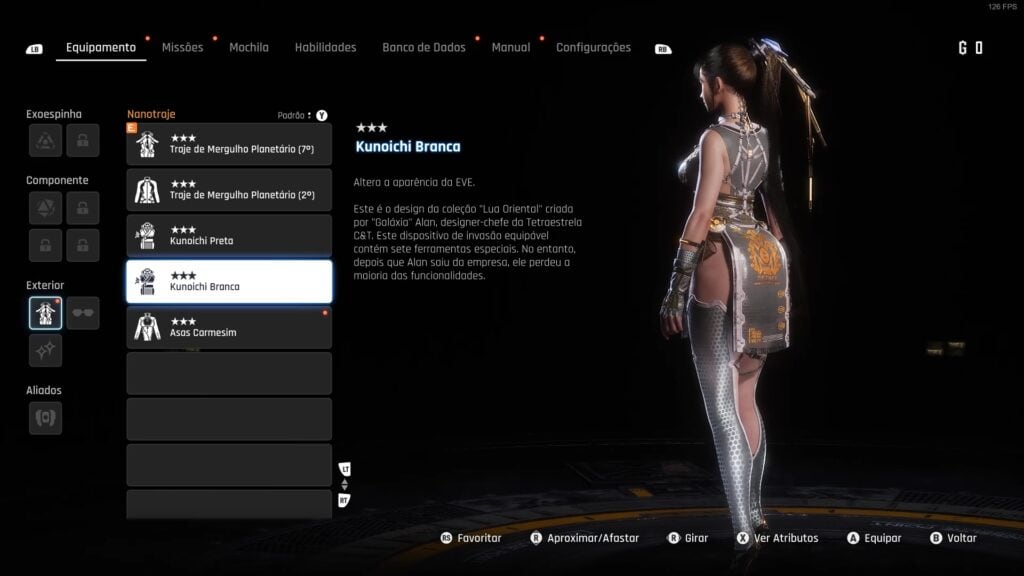Open the glasses exterior slot
The height and width of the screenshot is (576, 1024).
pos(83,313)
